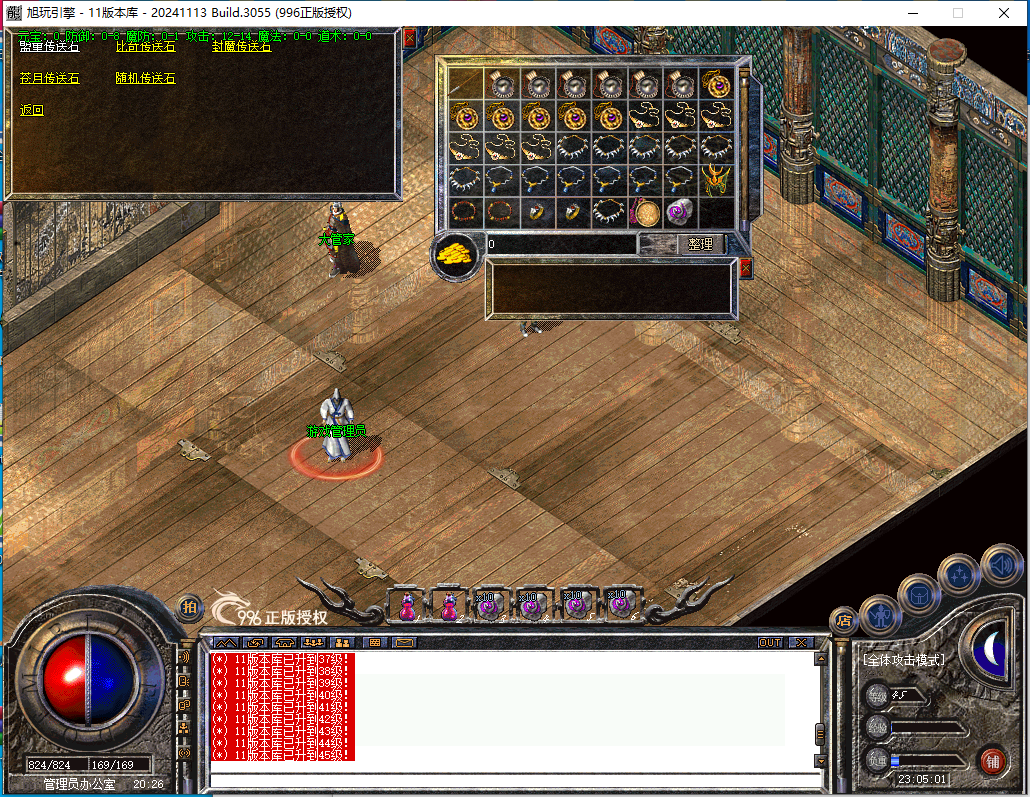Image resolution: width=1030 pixels, height=797 pixels.
Task: Choose the 苍月传送石 teleport link
Action: click(49, 78)
